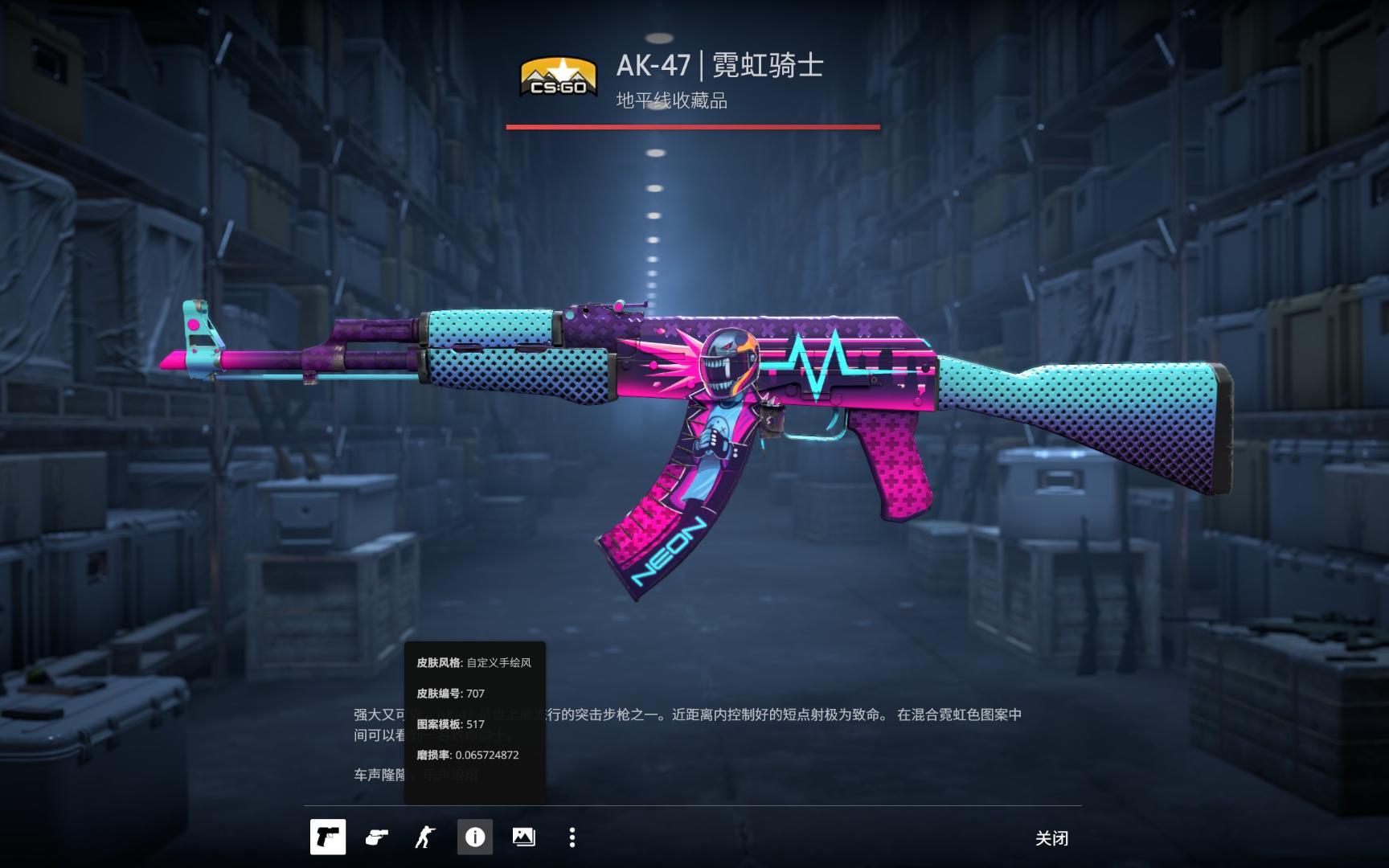1389x868 pixels.
Task: Select the running soldier silhouette icon
Action: [426, 837]
